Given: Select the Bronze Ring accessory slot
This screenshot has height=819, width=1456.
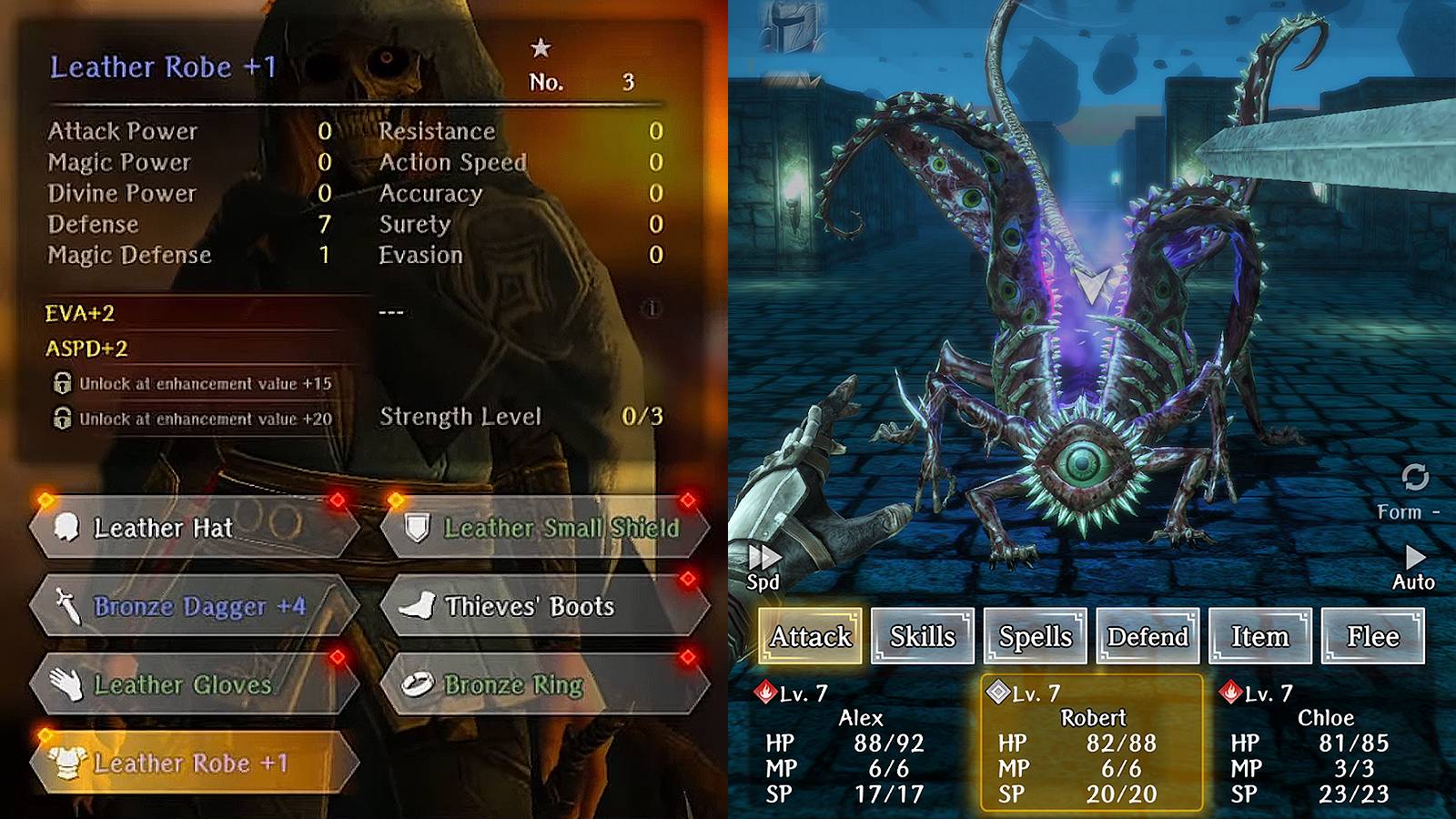Looking at the screenshot, I should tap(544, 684).
